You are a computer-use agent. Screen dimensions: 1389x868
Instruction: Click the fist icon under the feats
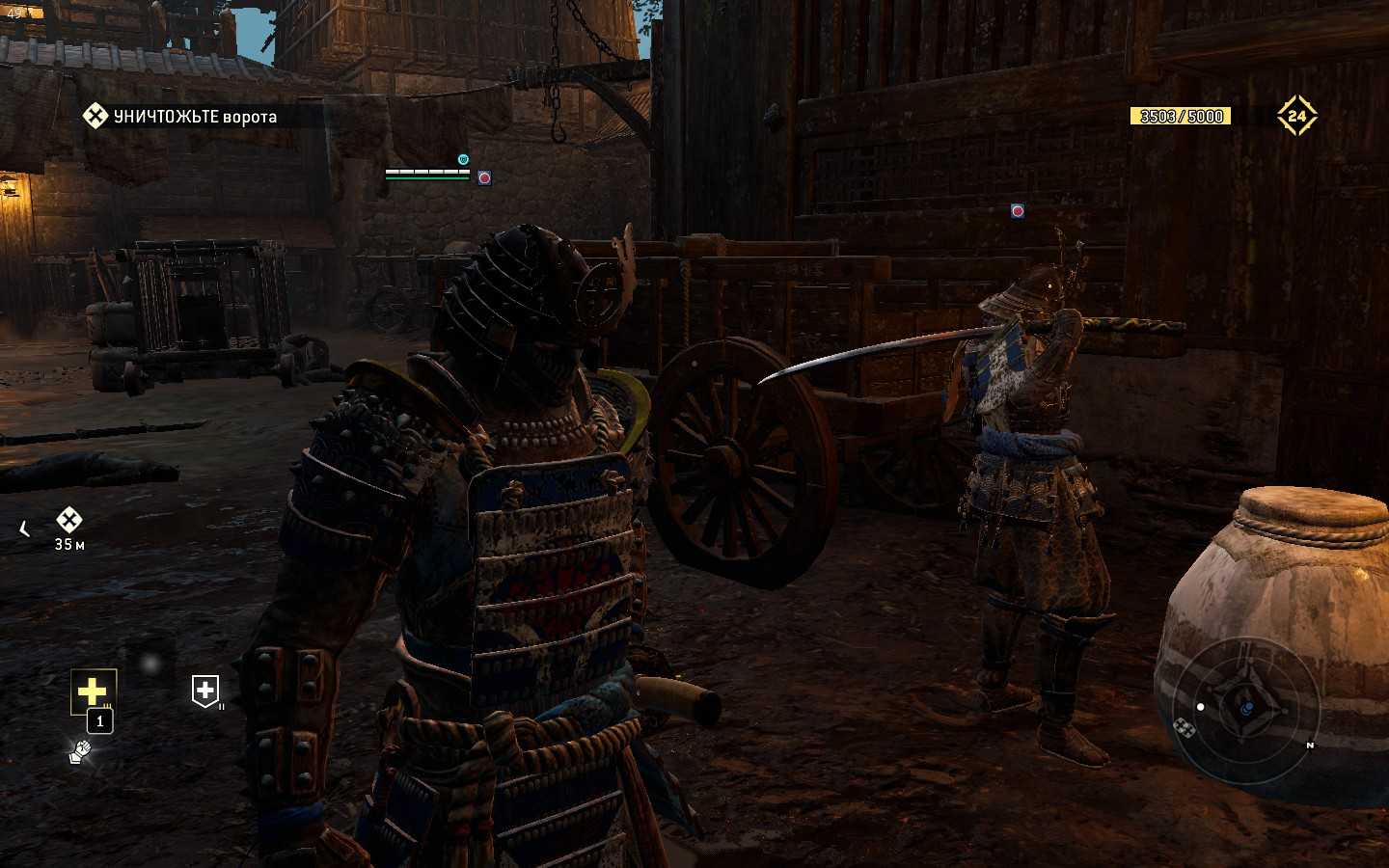click(80, 751)
